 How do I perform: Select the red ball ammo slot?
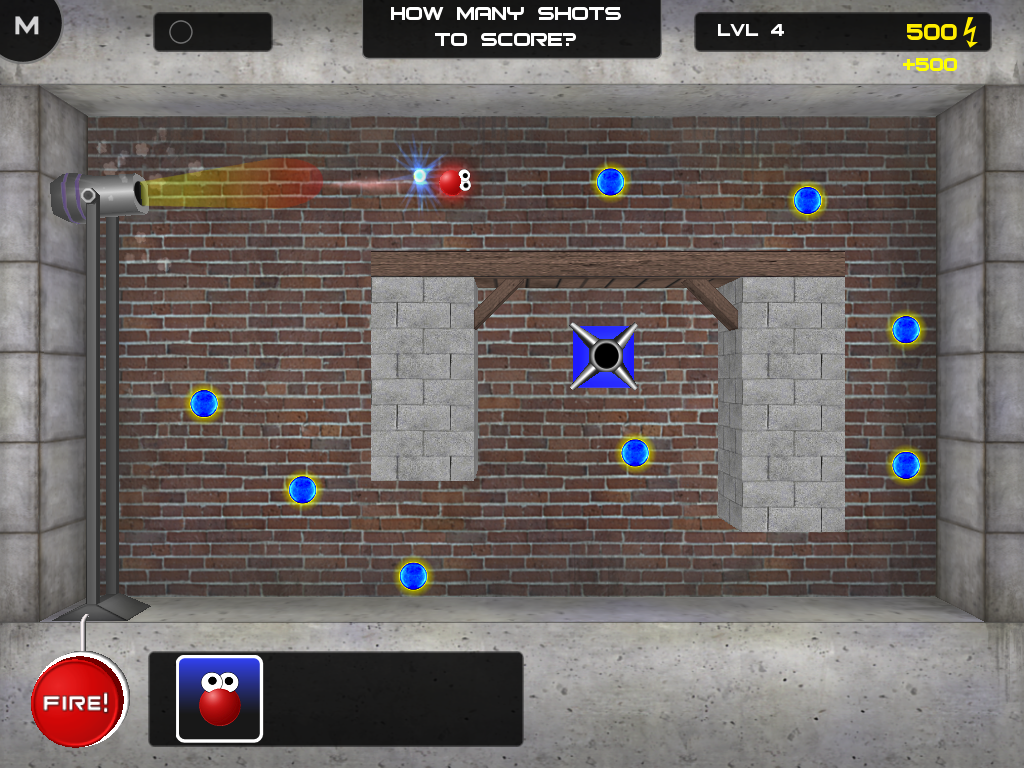(220, 698)
